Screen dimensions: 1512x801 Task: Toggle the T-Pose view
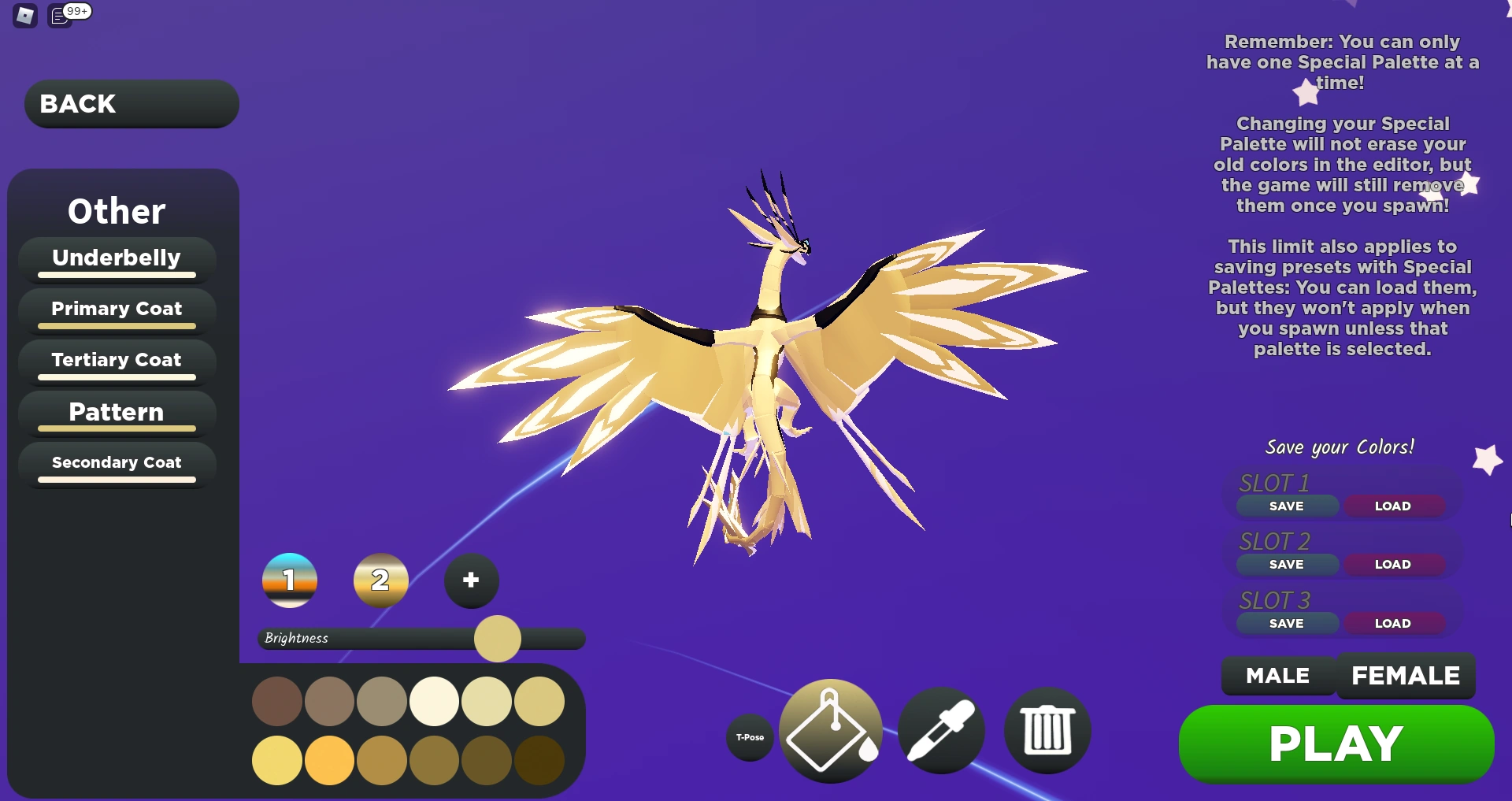pyautogui.click(x=749, y=737)
